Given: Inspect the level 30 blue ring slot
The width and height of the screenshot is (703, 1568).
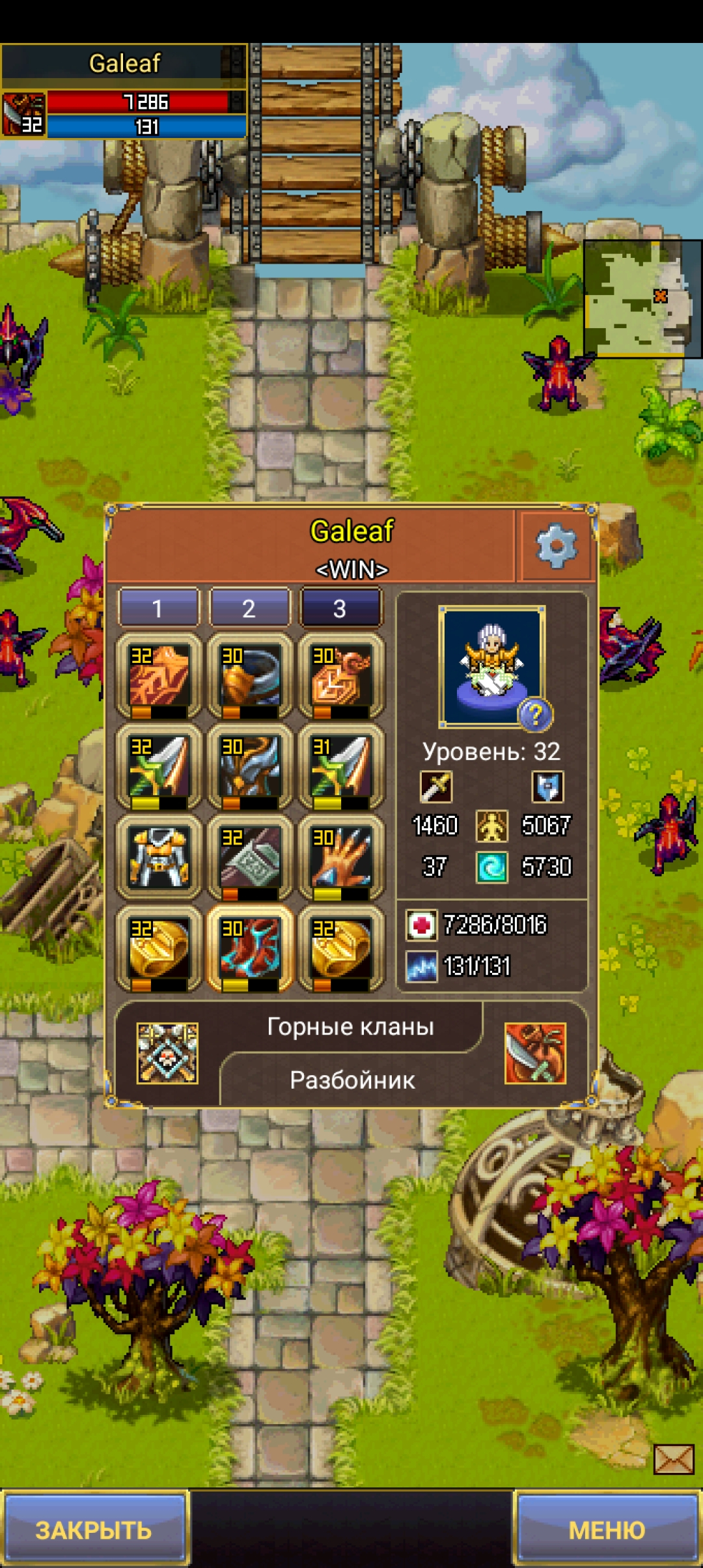Looking at the screenshot, I should click(x=250, y=677).
